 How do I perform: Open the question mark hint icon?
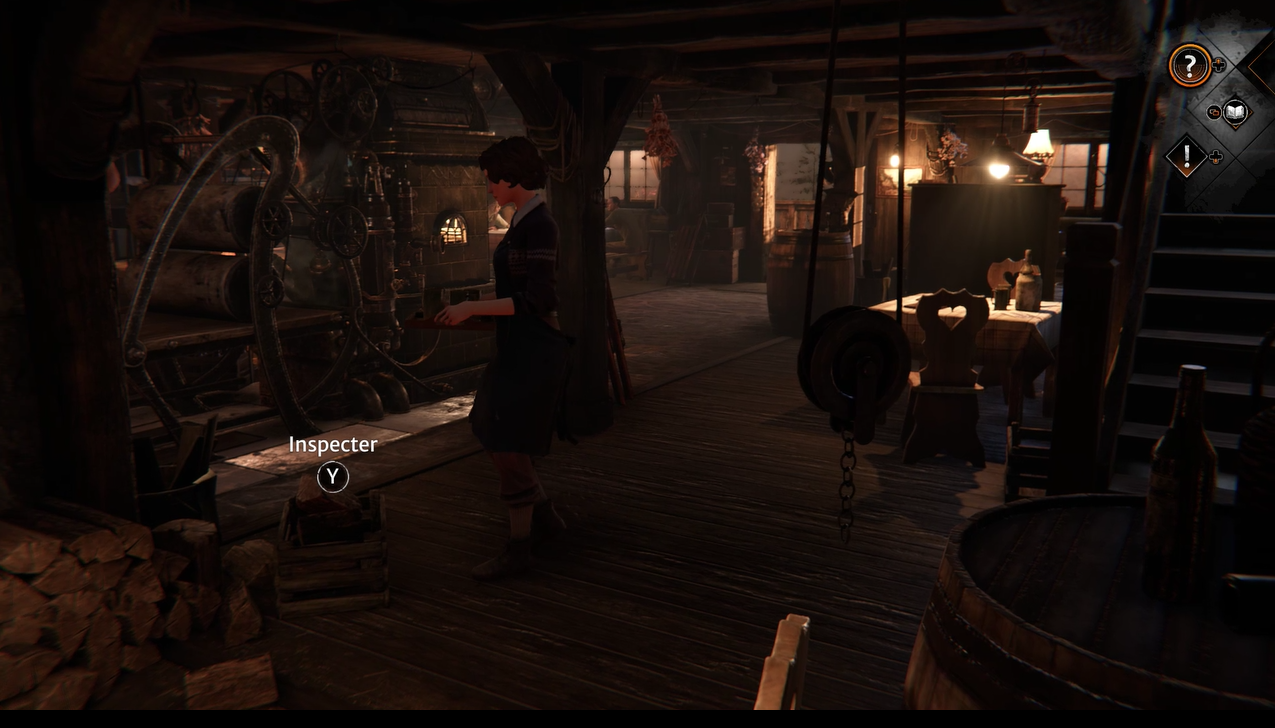[x=1189, y=66]
